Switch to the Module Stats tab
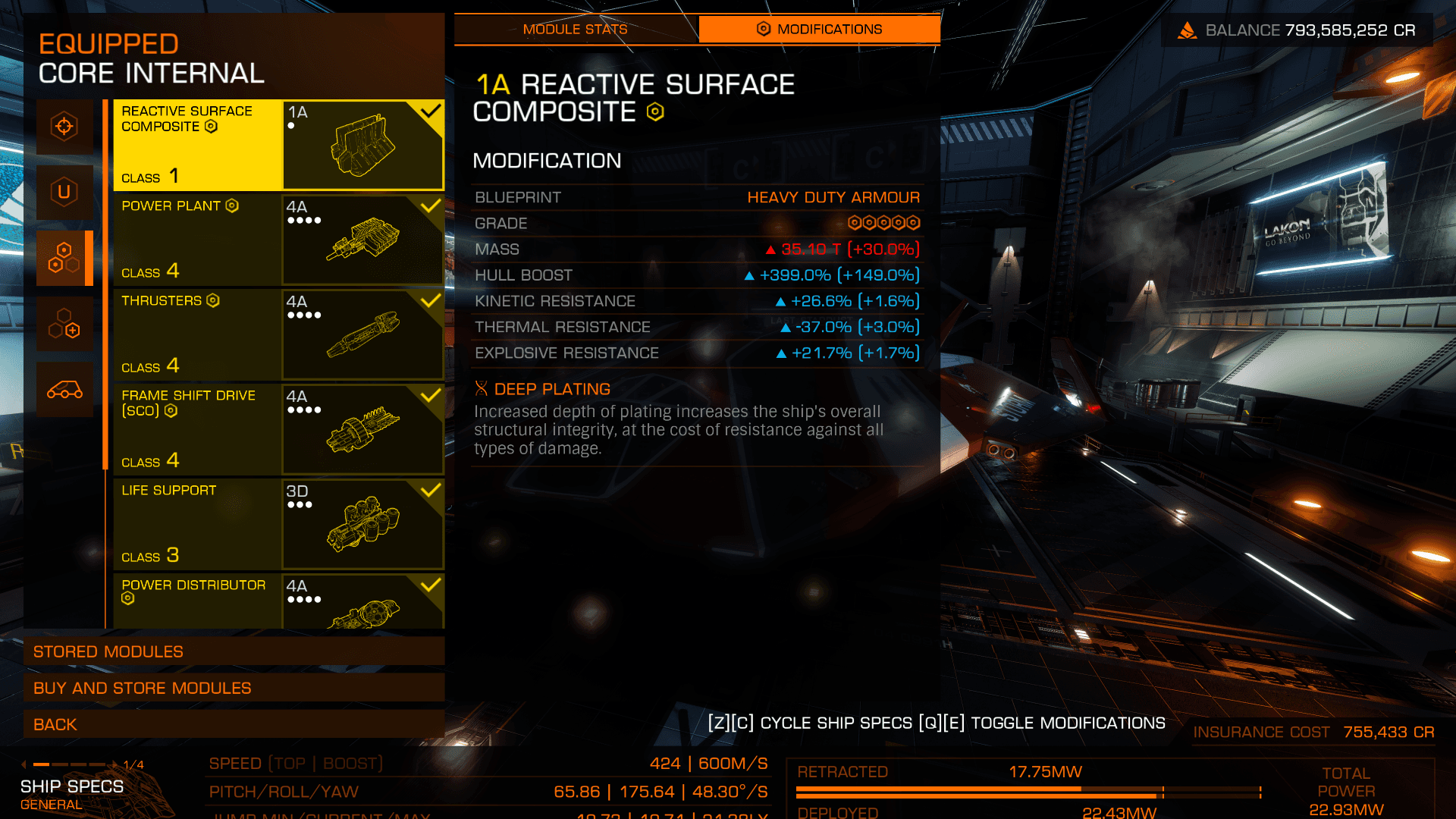1456x819 pixels. pyautogui.click(x=575, y=30)
